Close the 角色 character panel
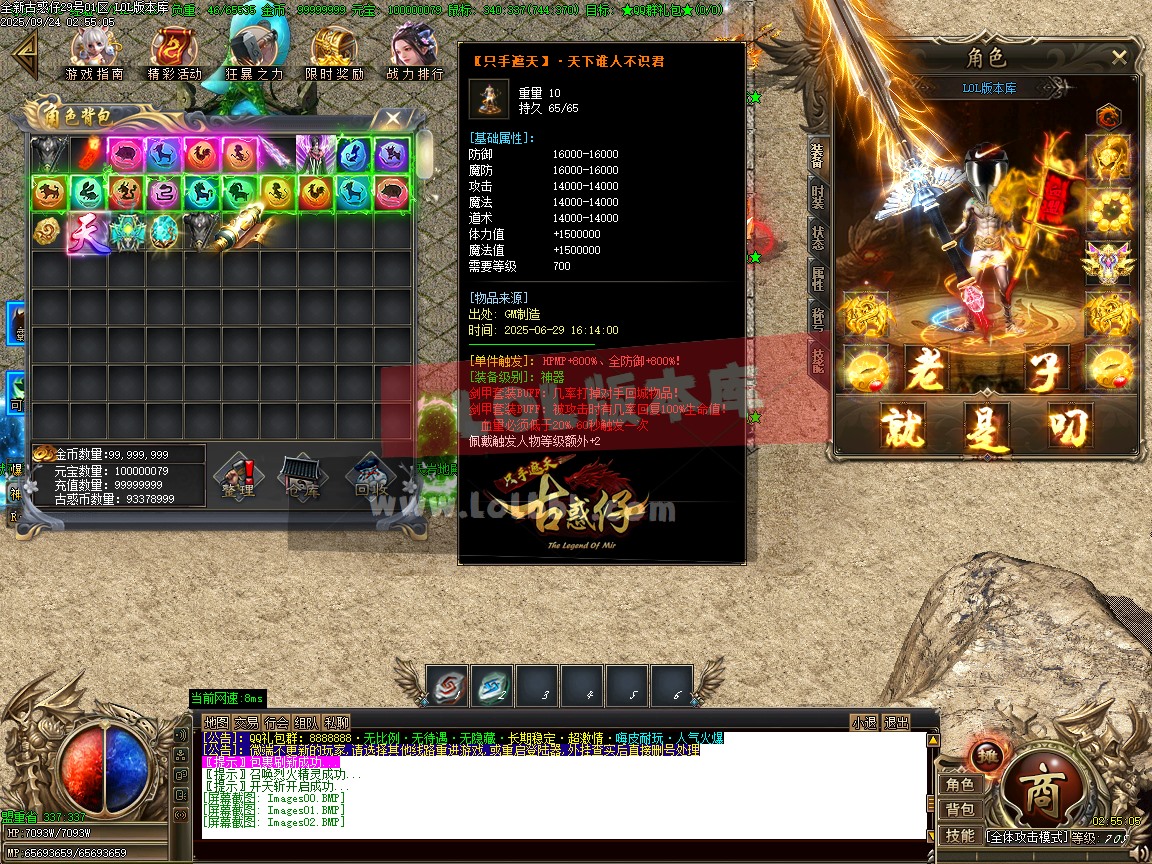This screenshot has width=1152, height=864. coord(1119,58)
